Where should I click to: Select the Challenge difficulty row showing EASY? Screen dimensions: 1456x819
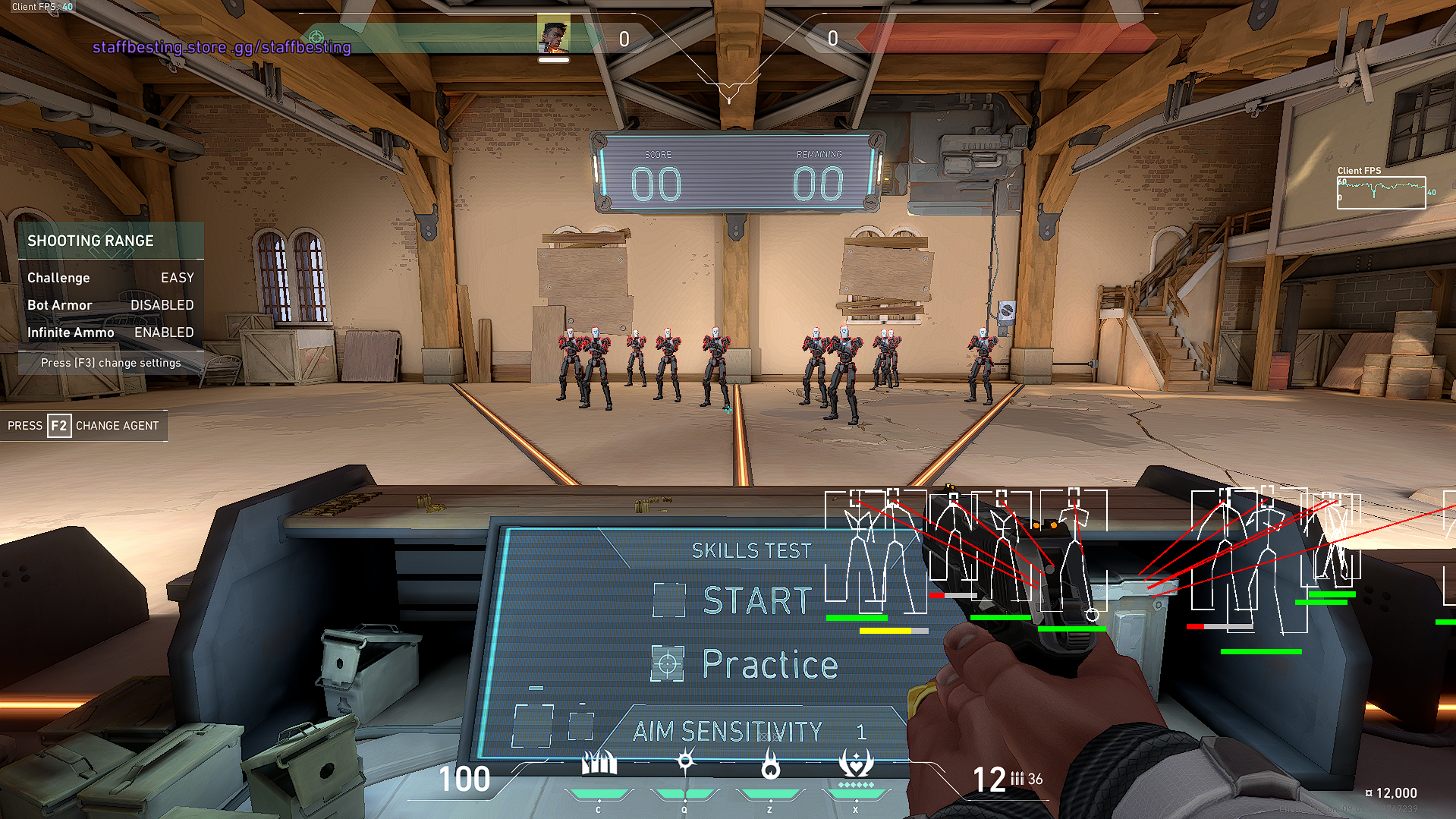tap(111, 278)
